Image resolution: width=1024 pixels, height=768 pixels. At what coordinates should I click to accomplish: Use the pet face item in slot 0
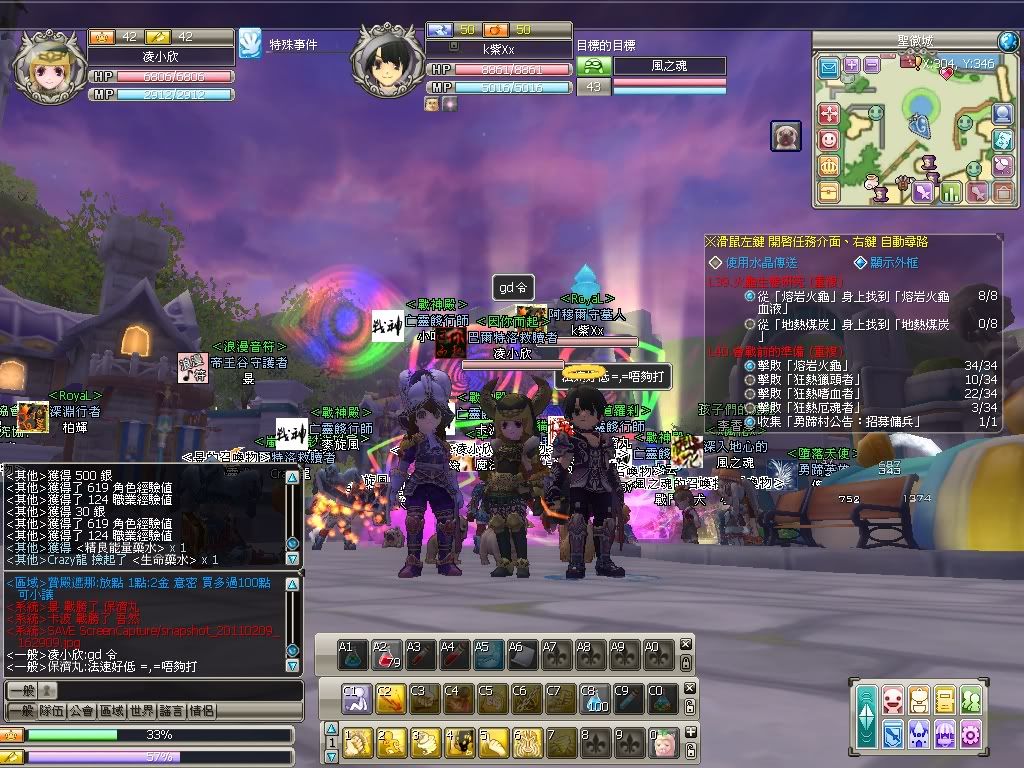coord(662,742)
